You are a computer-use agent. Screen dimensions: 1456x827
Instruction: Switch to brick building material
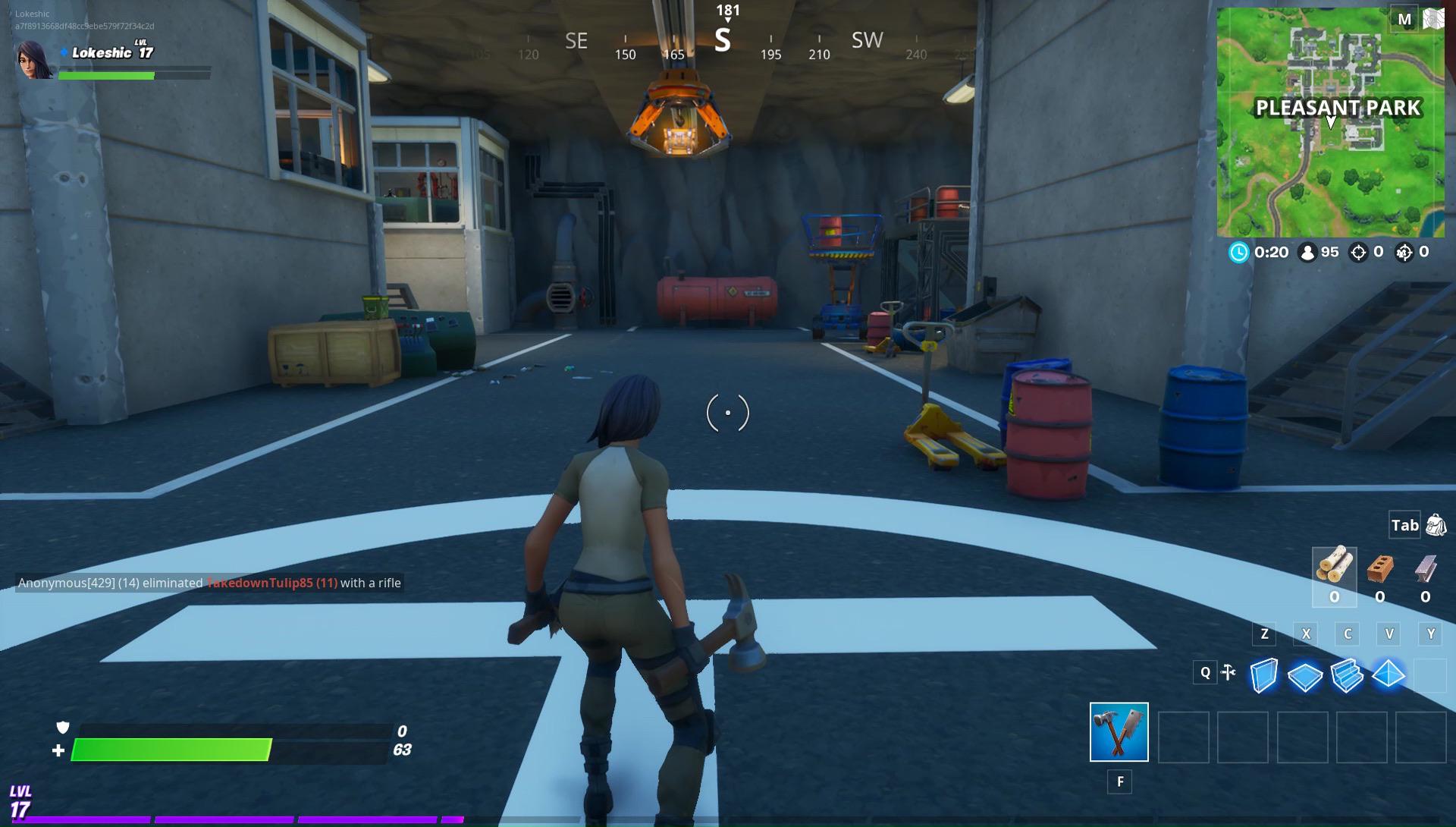tap(1379, 569)
